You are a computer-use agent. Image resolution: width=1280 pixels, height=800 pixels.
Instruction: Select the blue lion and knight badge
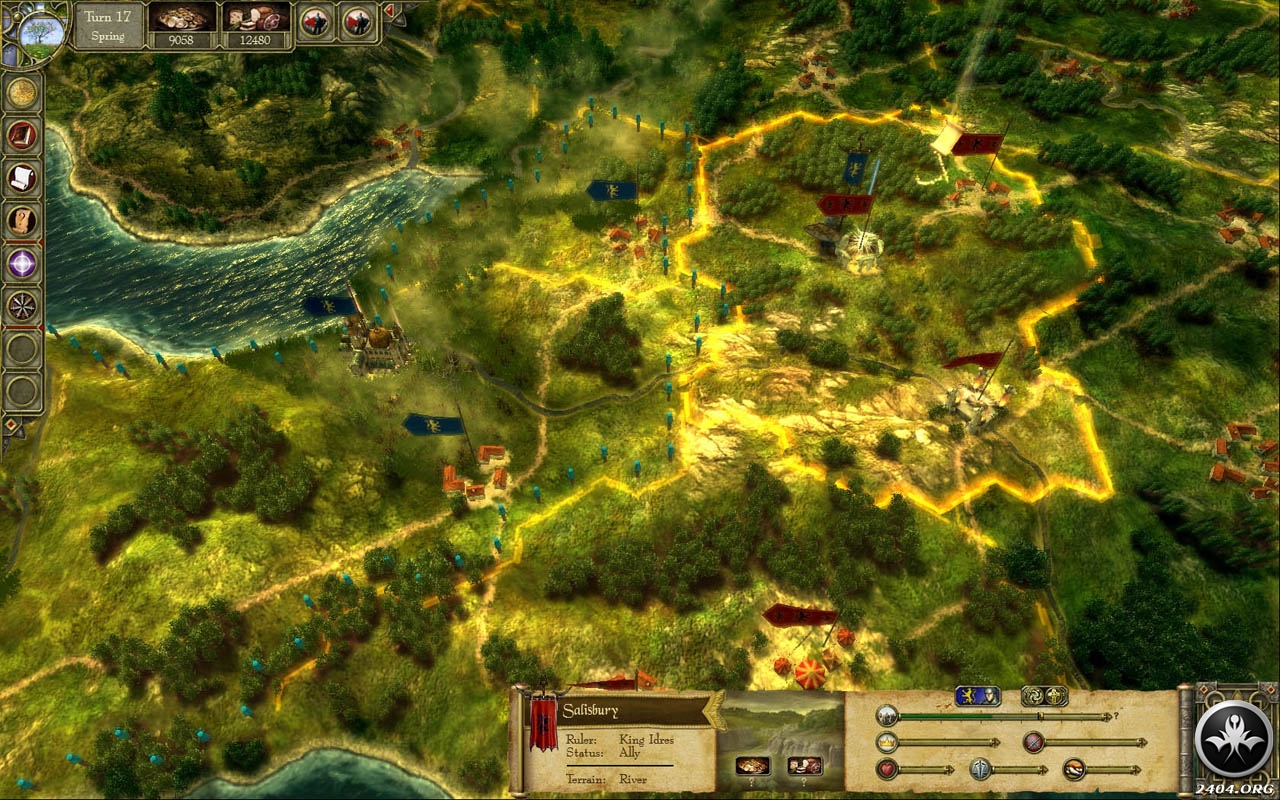coord(977,696)
